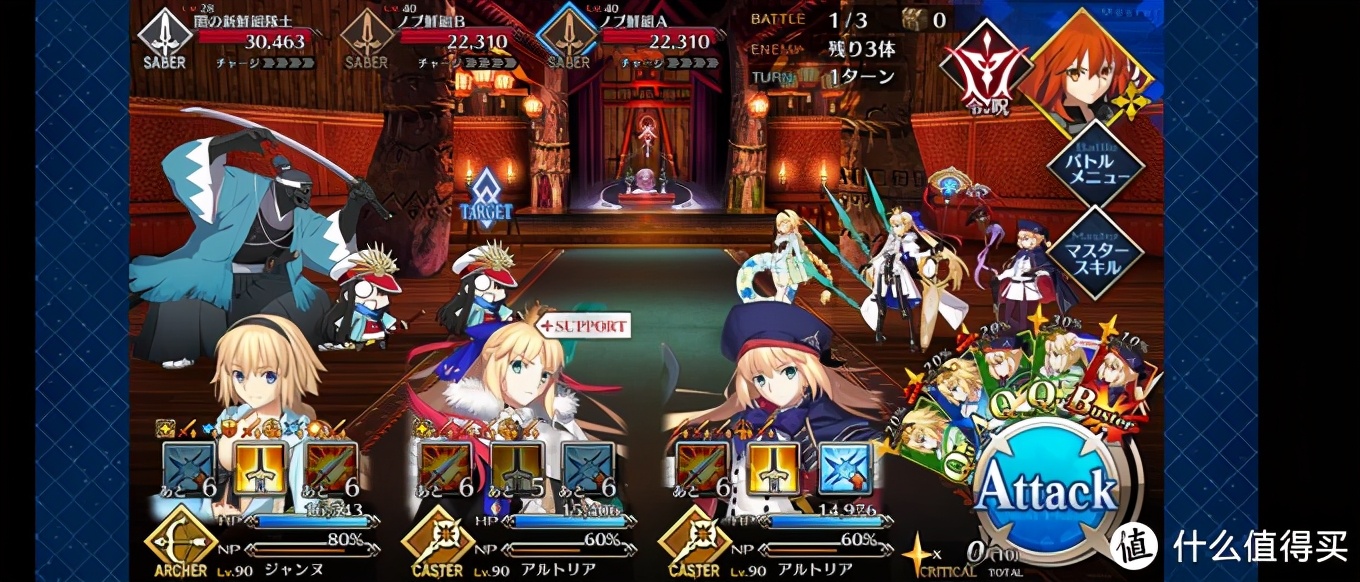Check Jeanne's red spear skill icon
This screenshot has width=1360, height=582.
[331, 469]
